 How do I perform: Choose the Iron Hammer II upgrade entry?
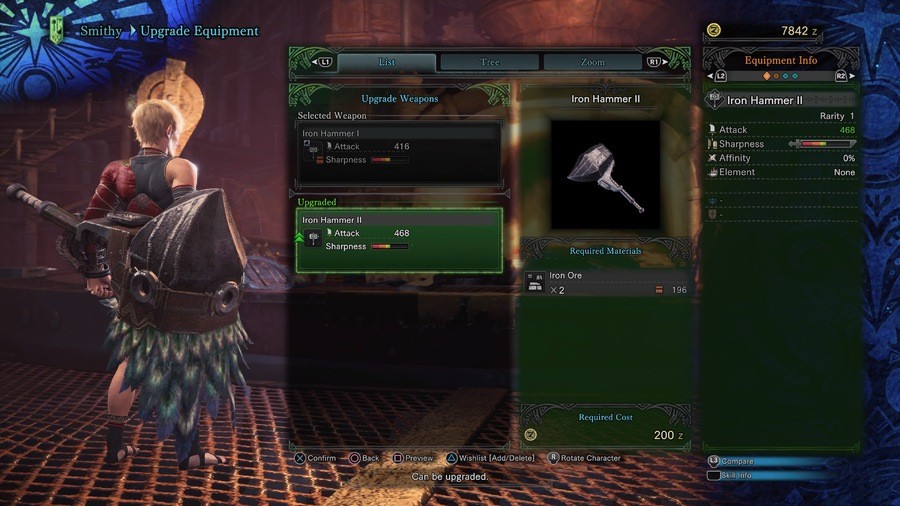click(399, 240)
